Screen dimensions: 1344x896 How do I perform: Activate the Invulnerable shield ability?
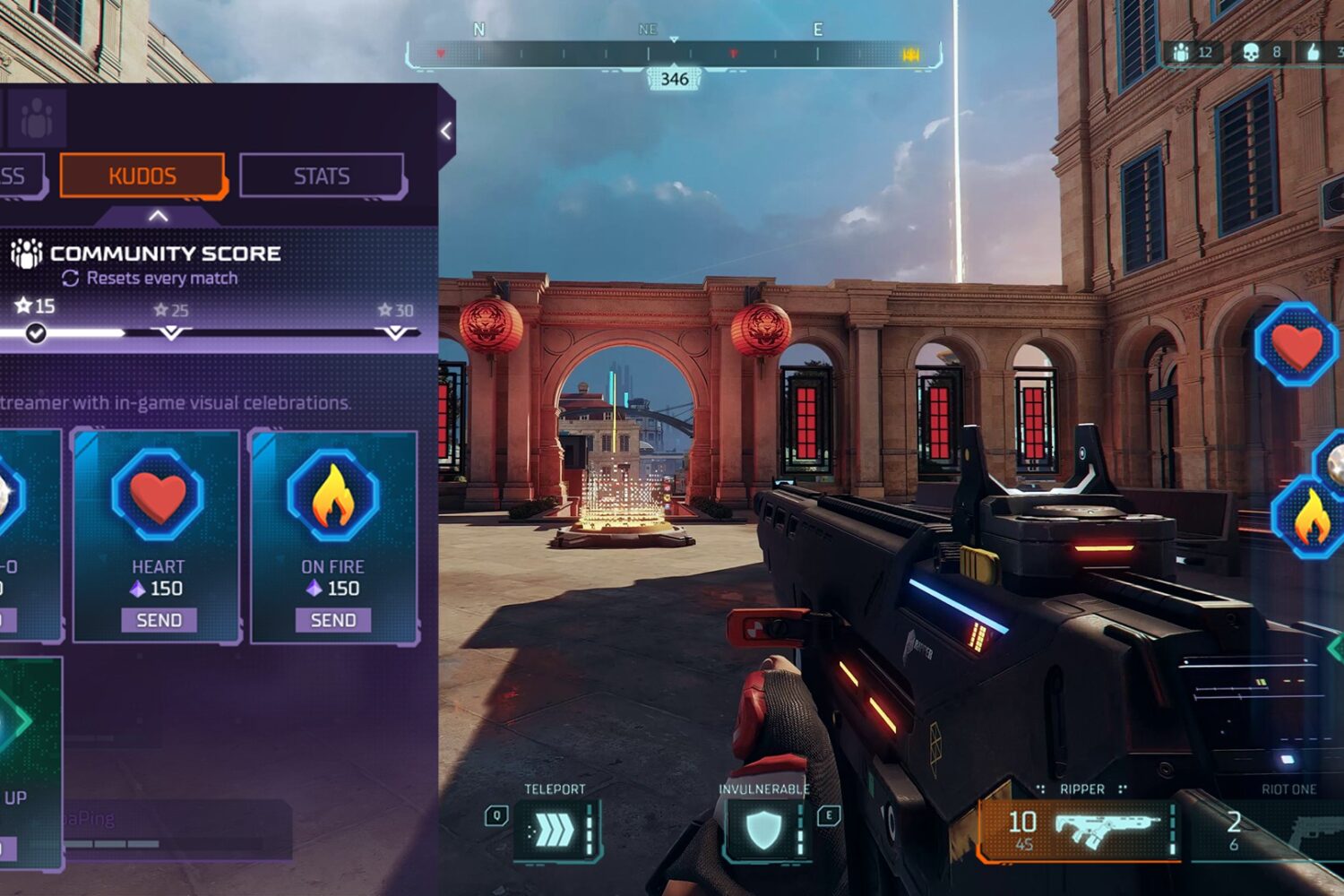point(764,831)
